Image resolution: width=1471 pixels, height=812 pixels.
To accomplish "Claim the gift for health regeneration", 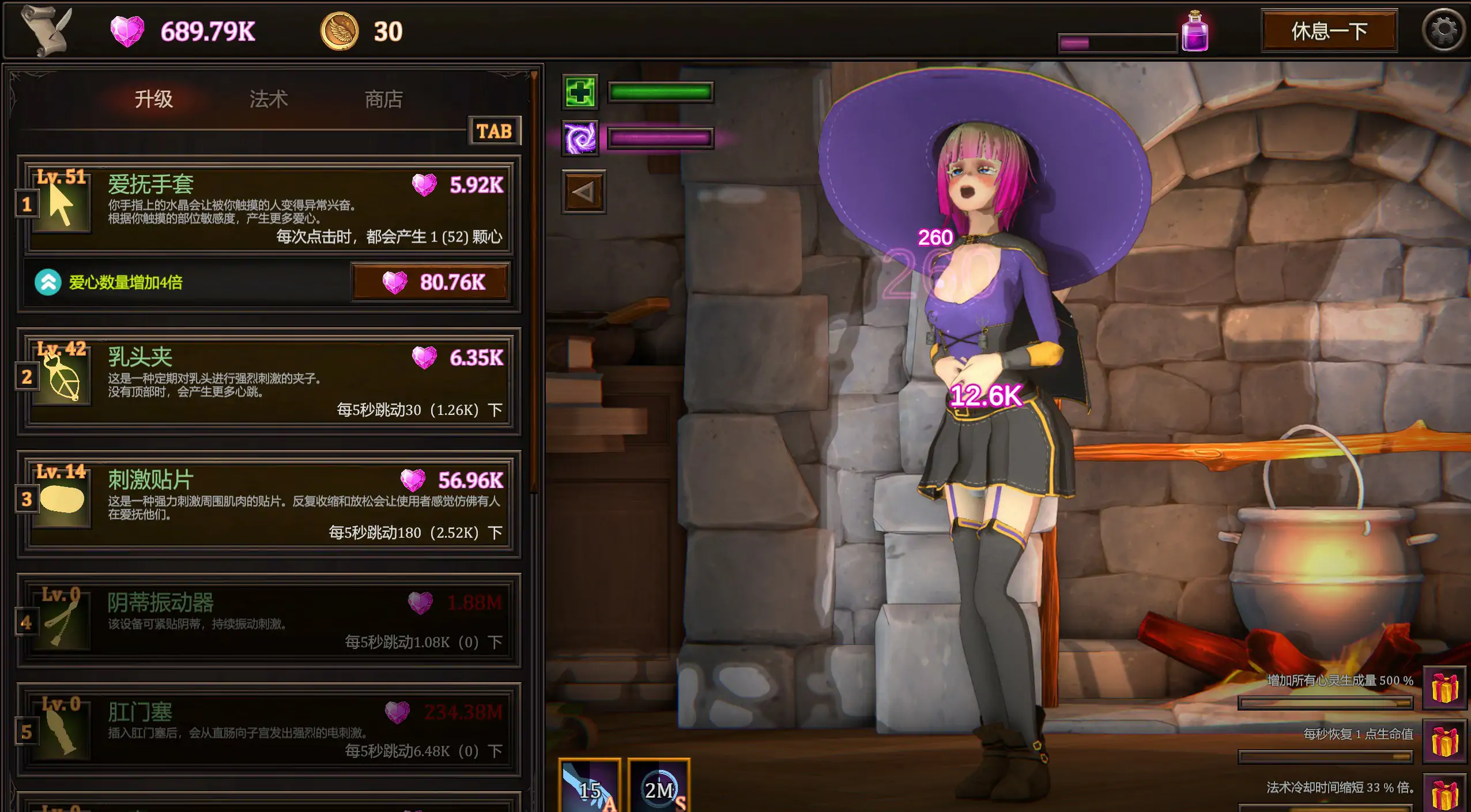I will click(x=1444, y=741).
